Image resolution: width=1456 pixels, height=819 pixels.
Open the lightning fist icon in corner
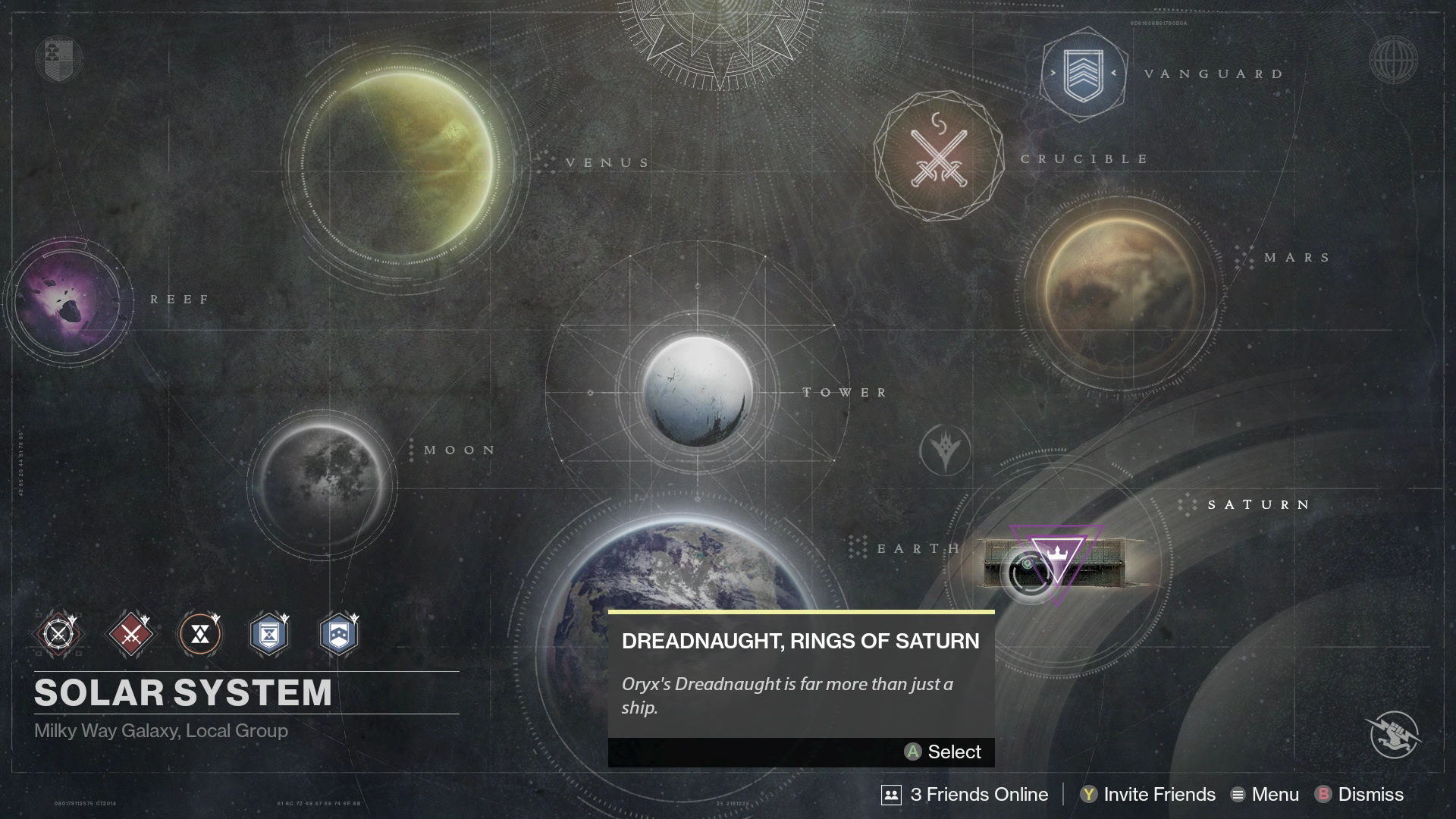point(1395,734)
